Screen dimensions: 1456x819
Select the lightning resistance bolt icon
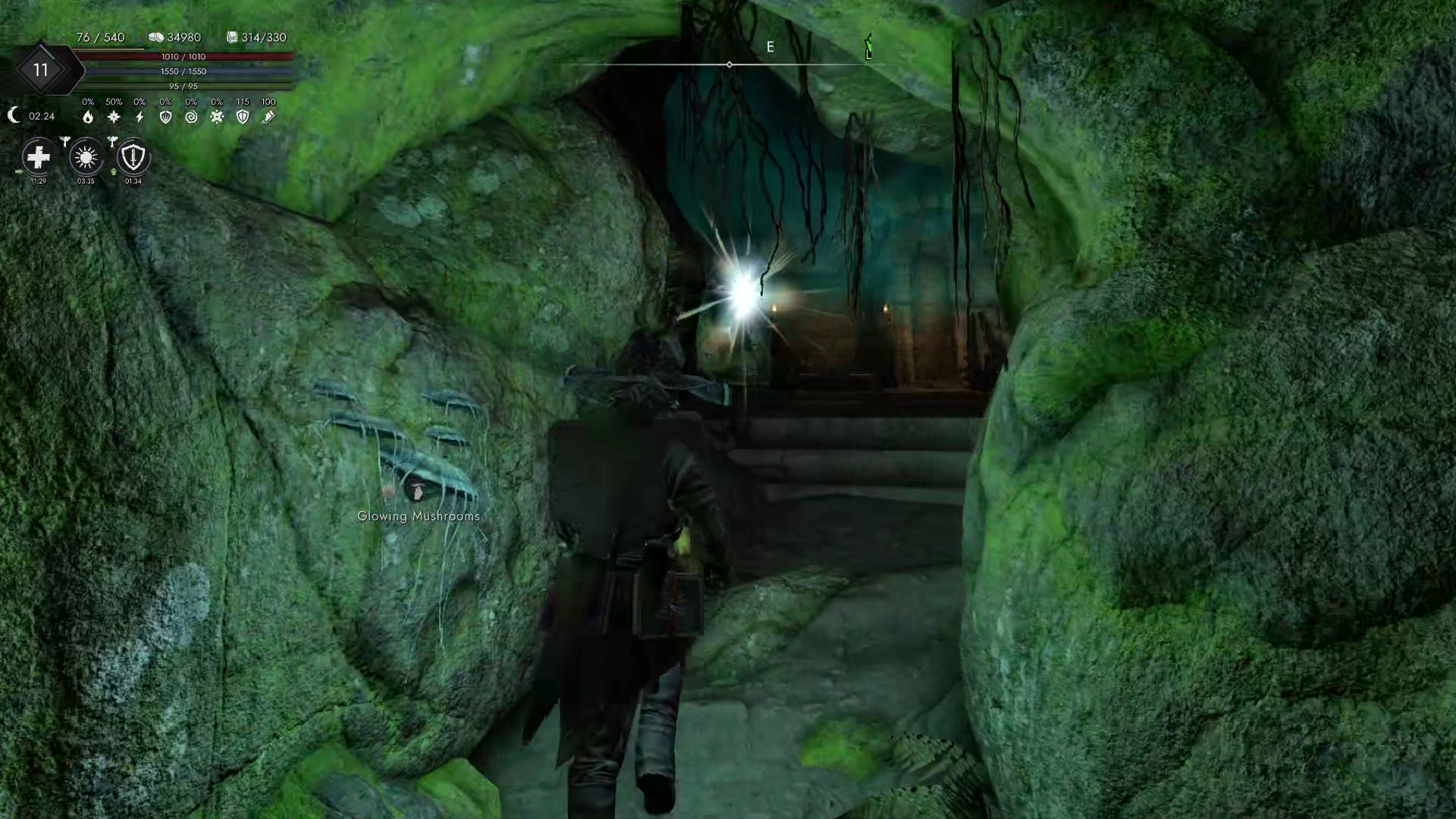(x=139, y=116)
